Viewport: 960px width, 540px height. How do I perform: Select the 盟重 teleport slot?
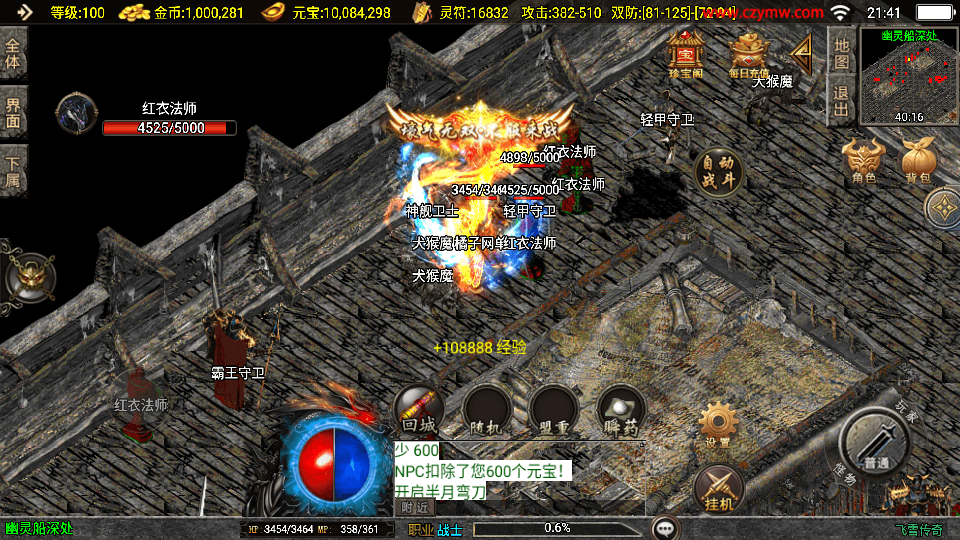pyautogui.click(x=554, y=410)
